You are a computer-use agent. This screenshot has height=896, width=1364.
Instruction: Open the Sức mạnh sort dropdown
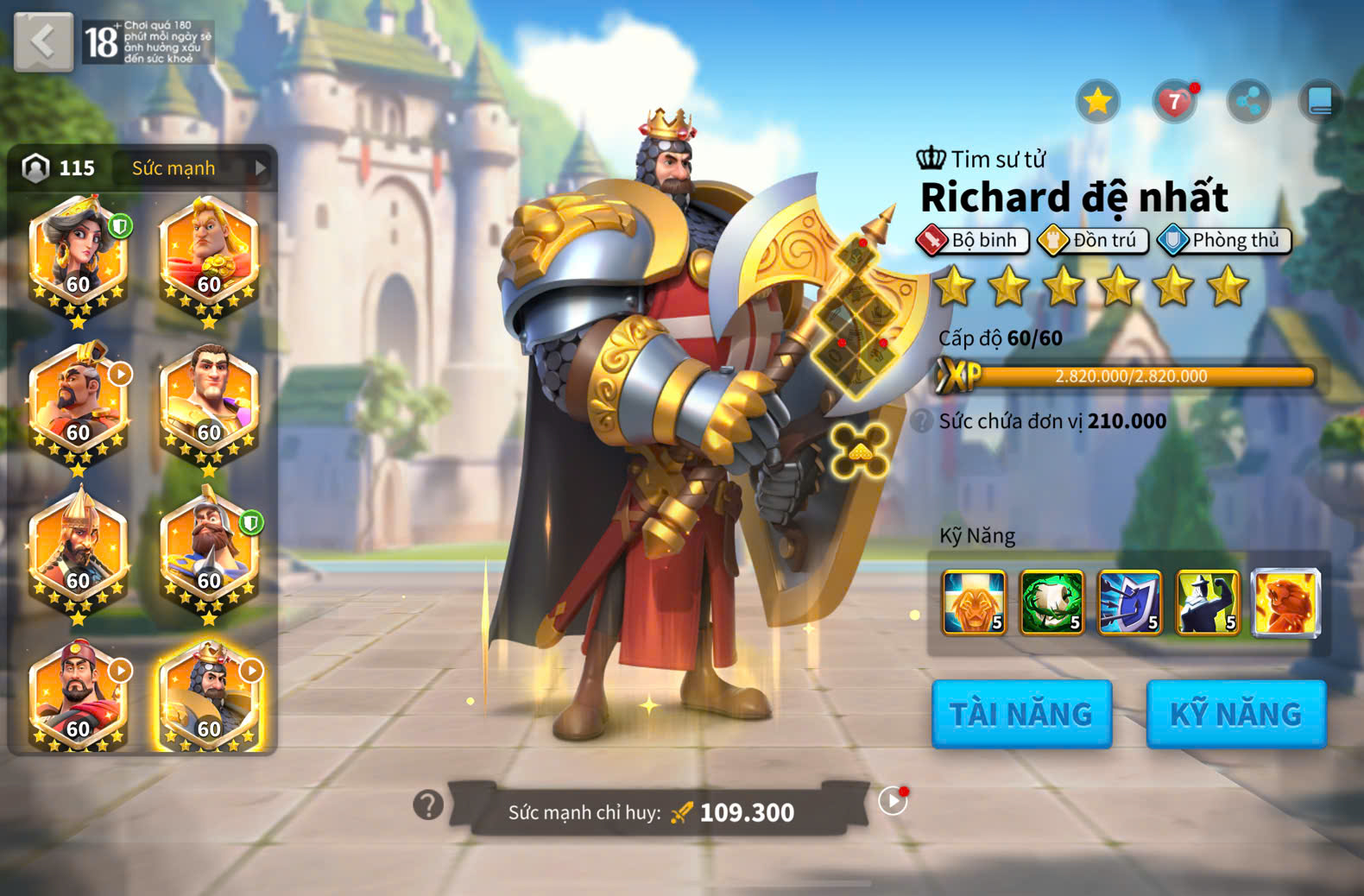click(x=197, y=168)
